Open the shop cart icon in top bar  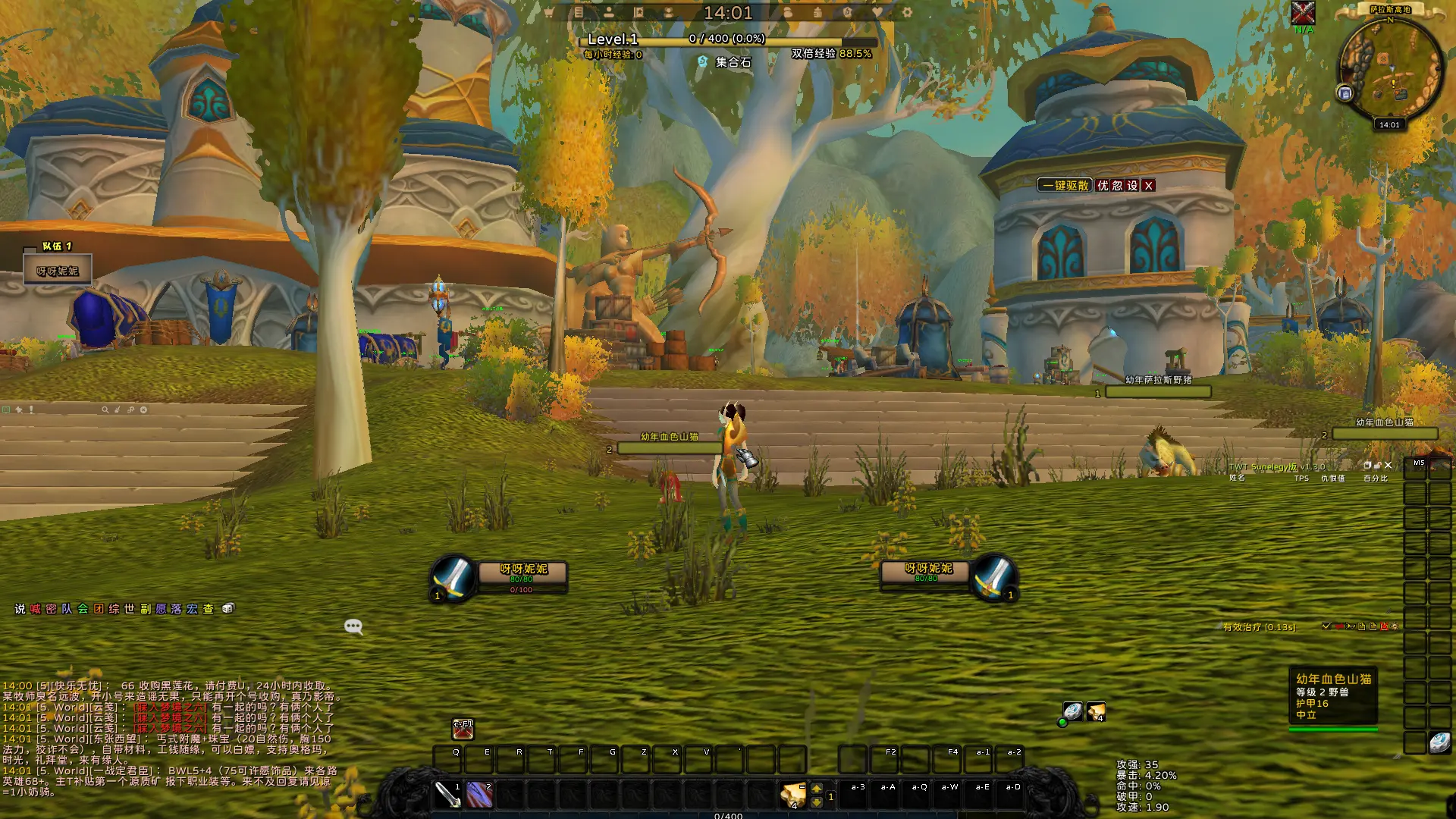tap(548, 12)
